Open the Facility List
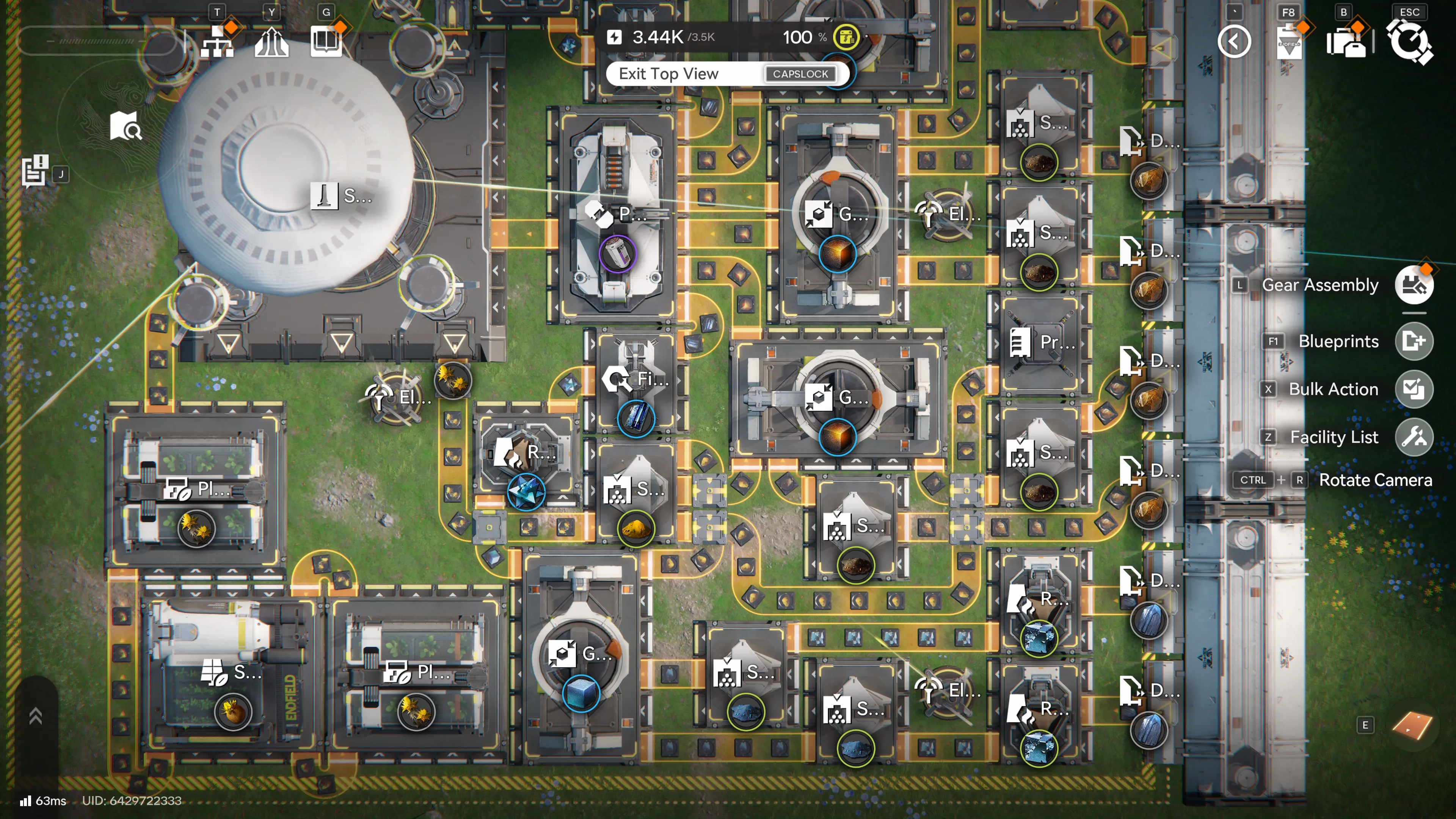The image size is (1456, 819). pyautogui.click(x=1414, y=437)
